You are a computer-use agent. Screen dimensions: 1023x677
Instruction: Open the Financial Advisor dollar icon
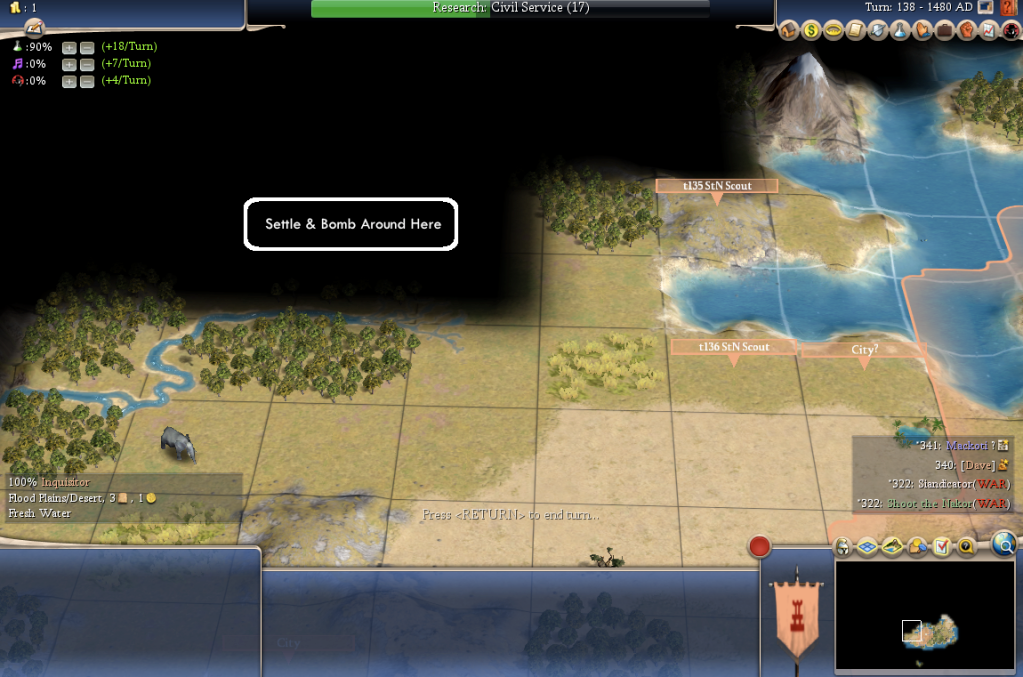tap(811, 31)
